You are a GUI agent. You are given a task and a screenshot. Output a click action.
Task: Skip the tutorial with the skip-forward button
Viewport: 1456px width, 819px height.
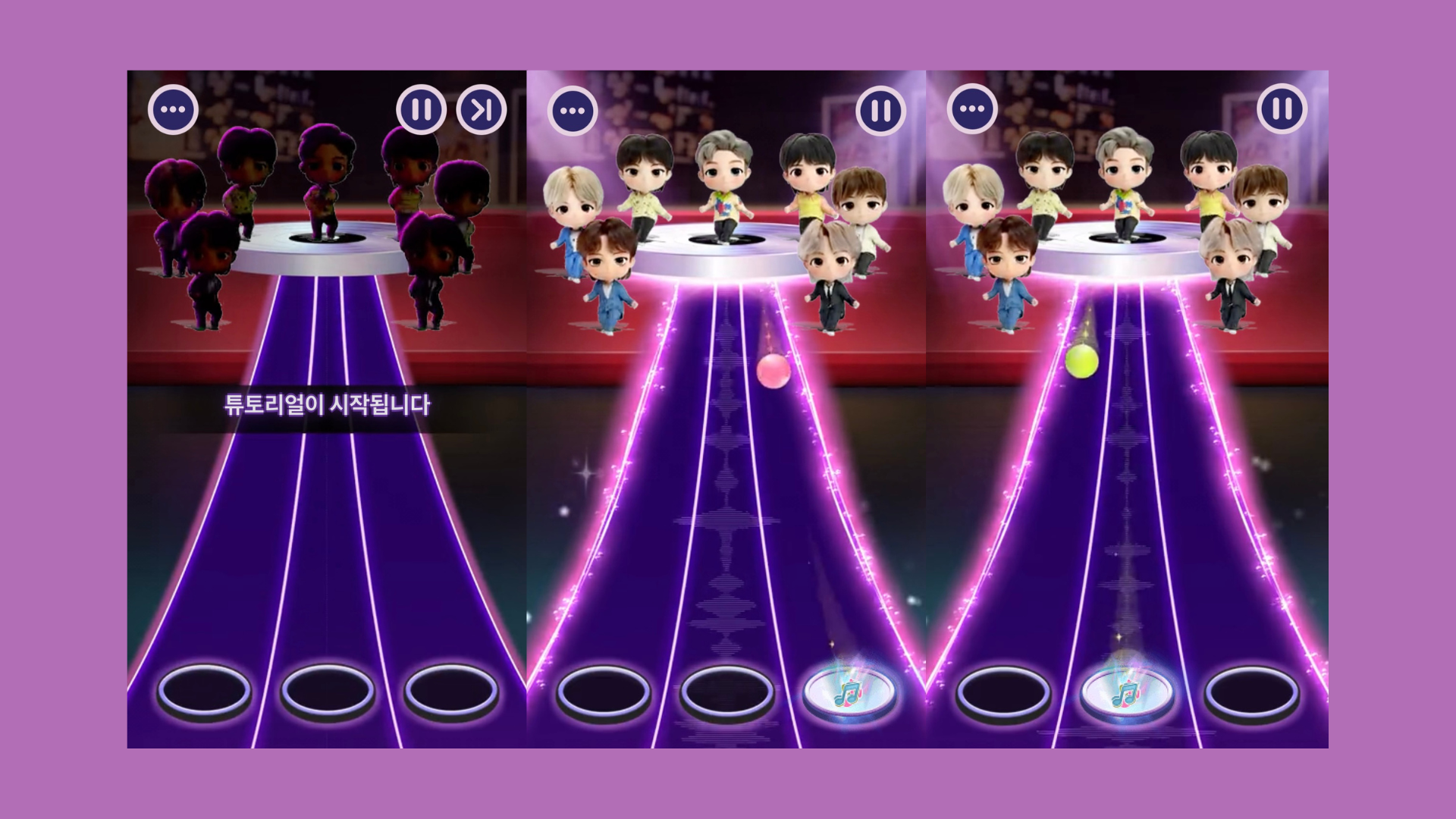[482, 111]
